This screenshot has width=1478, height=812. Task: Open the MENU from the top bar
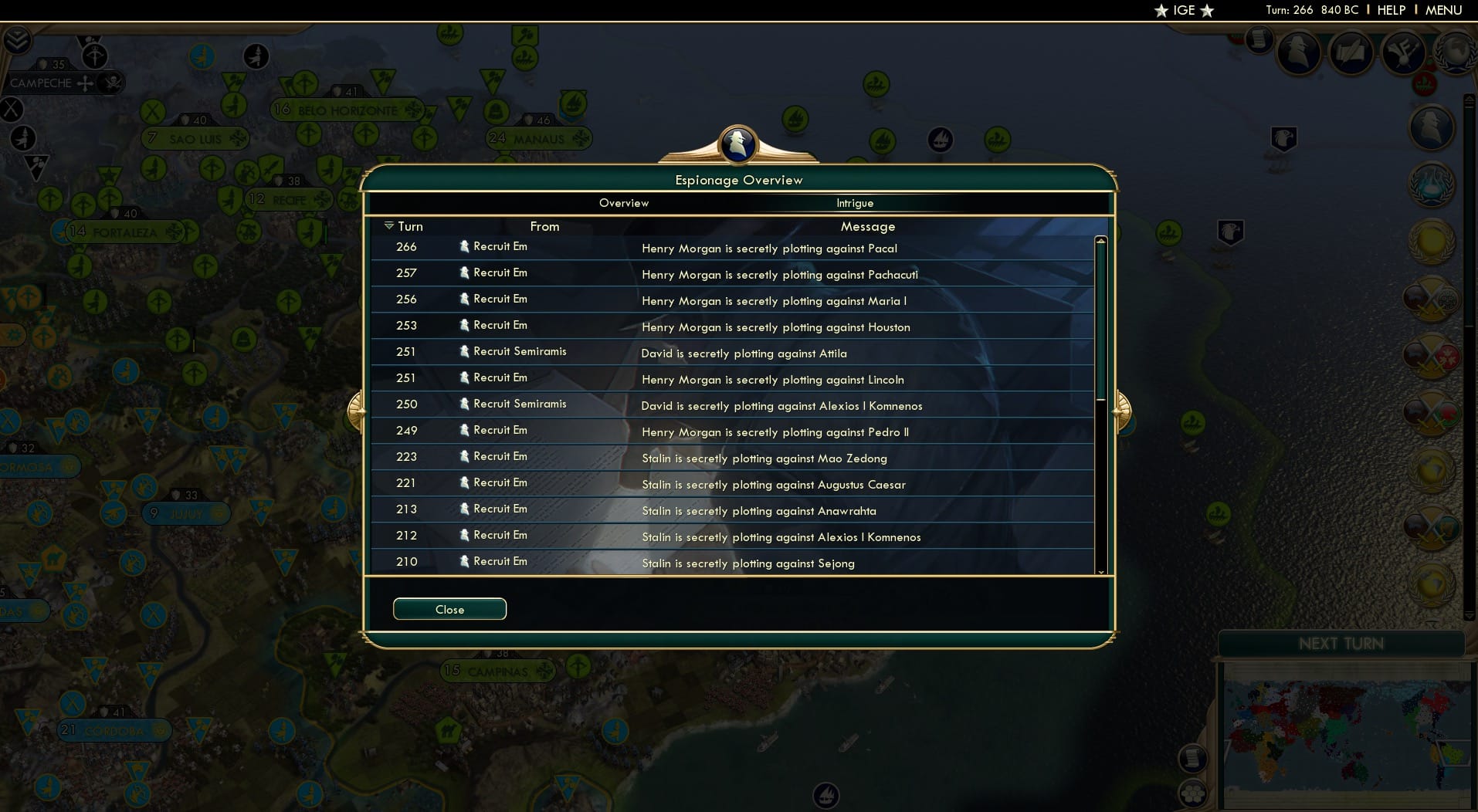pos(1446,10)
